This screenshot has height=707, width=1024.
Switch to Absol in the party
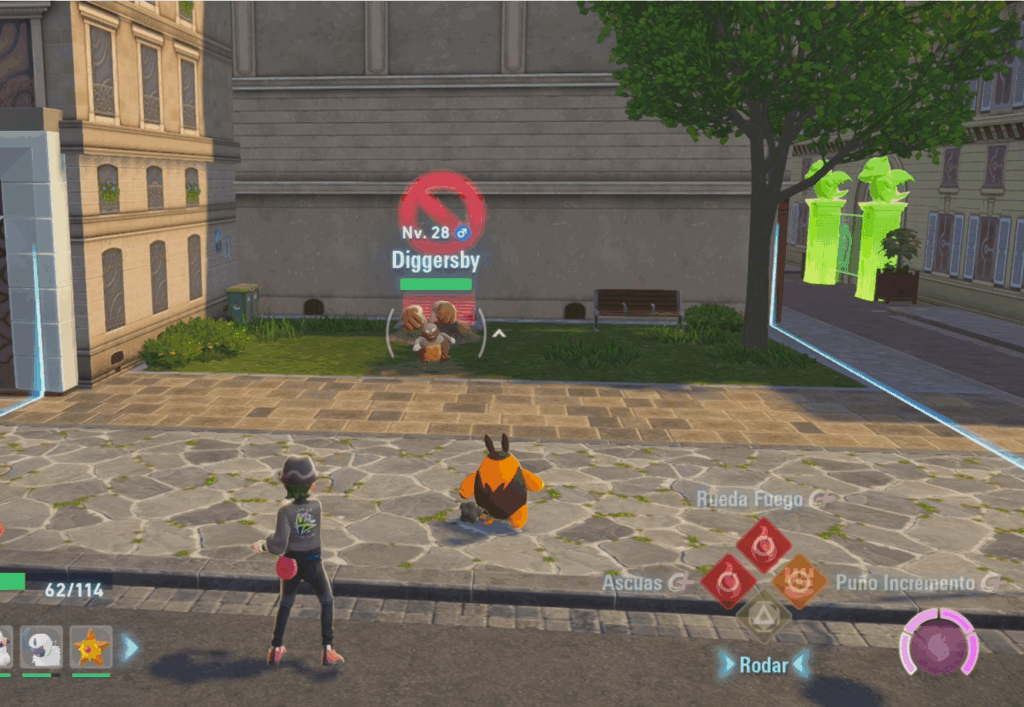pyautogui.click(x=41, y=647)
